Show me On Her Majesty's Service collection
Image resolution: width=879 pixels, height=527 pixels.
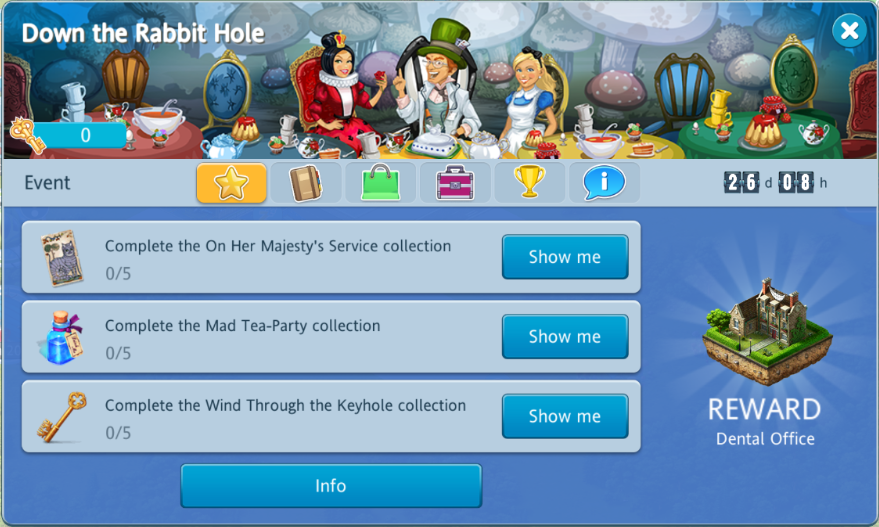coord(564,257)
